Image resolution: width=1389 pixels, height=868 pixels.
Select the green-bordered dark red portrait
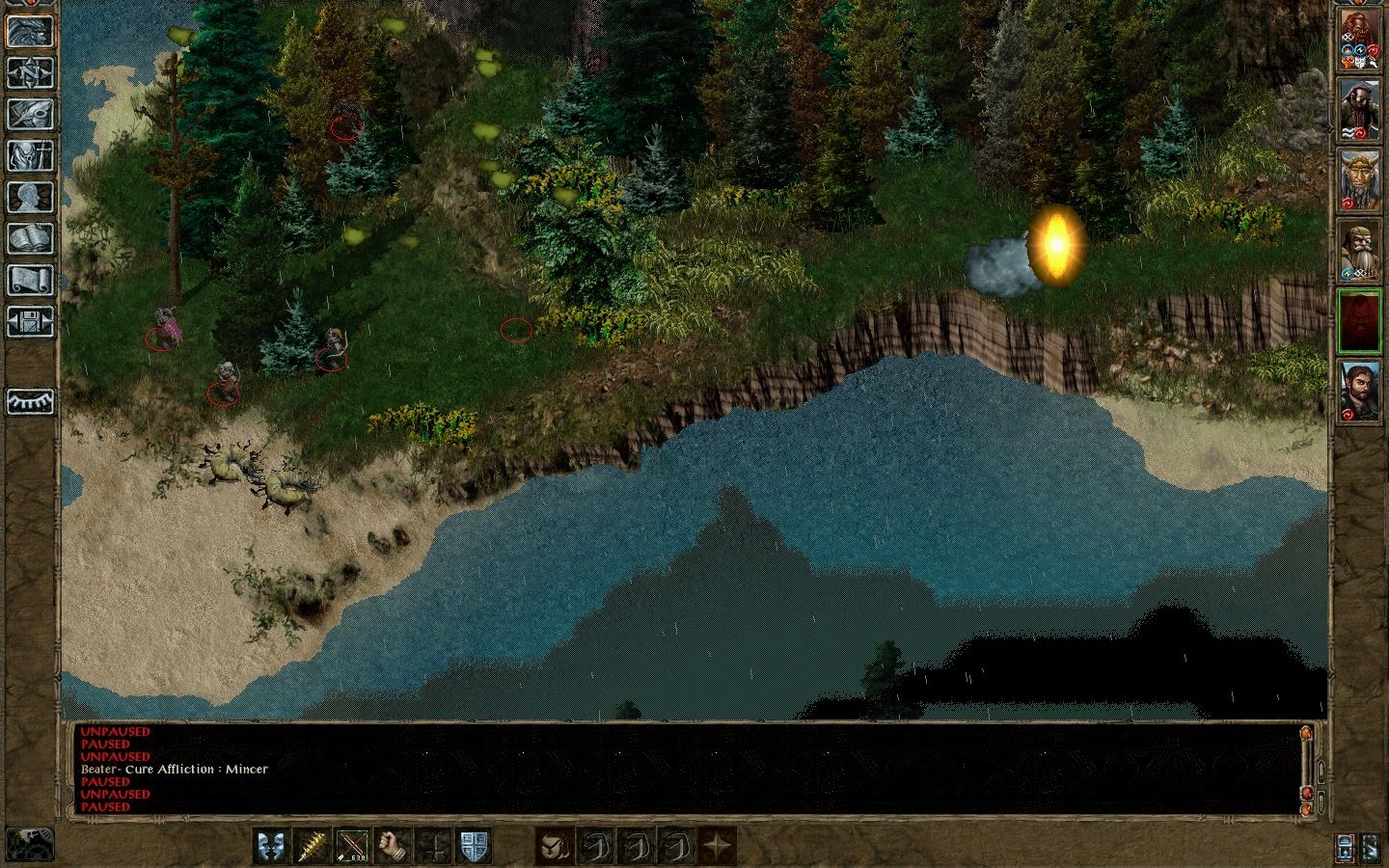[1359, 320]
